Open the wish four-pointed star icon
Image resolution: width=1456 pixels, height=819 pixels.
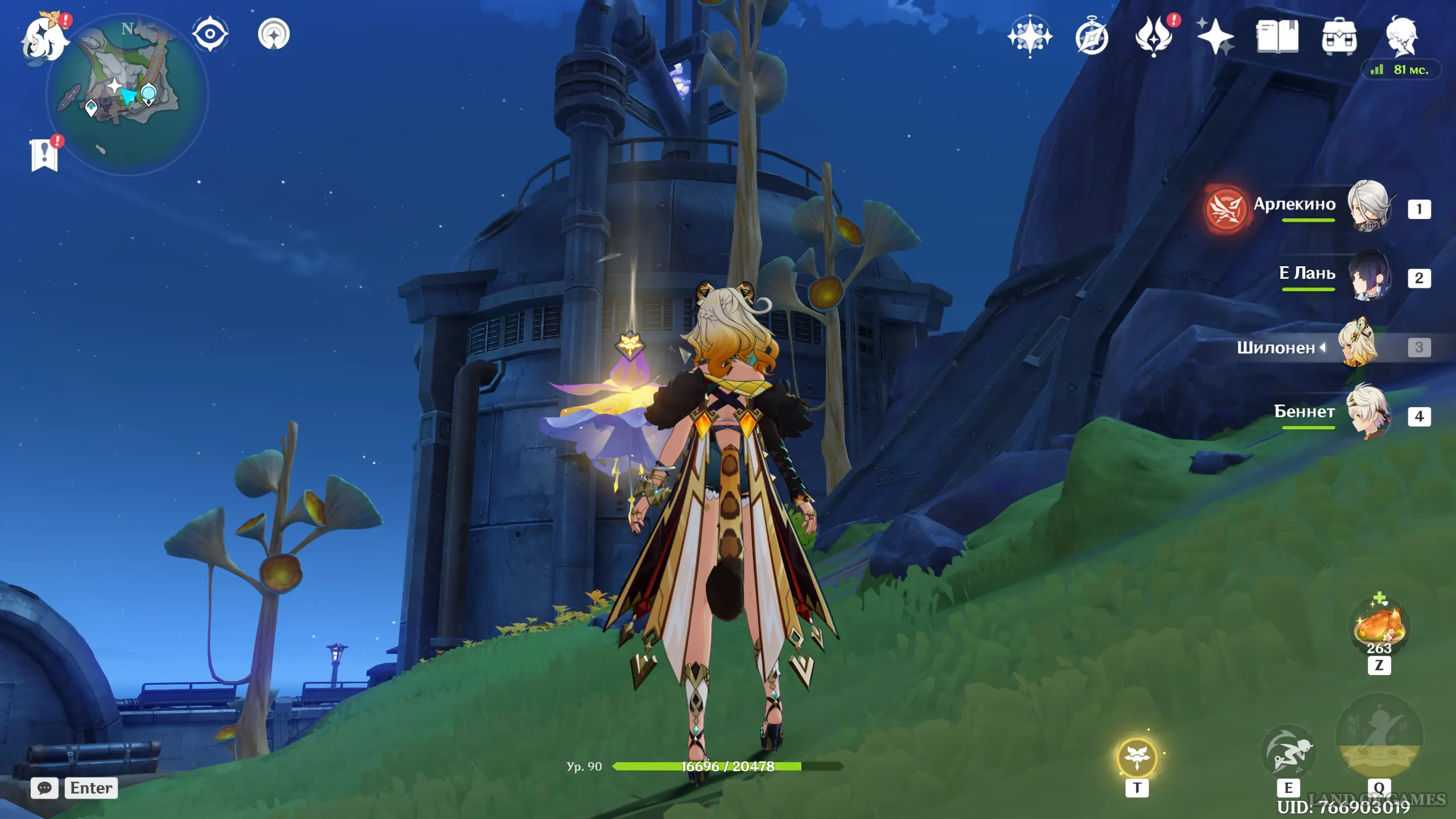pyautogui.click(x=1215, y=36)
